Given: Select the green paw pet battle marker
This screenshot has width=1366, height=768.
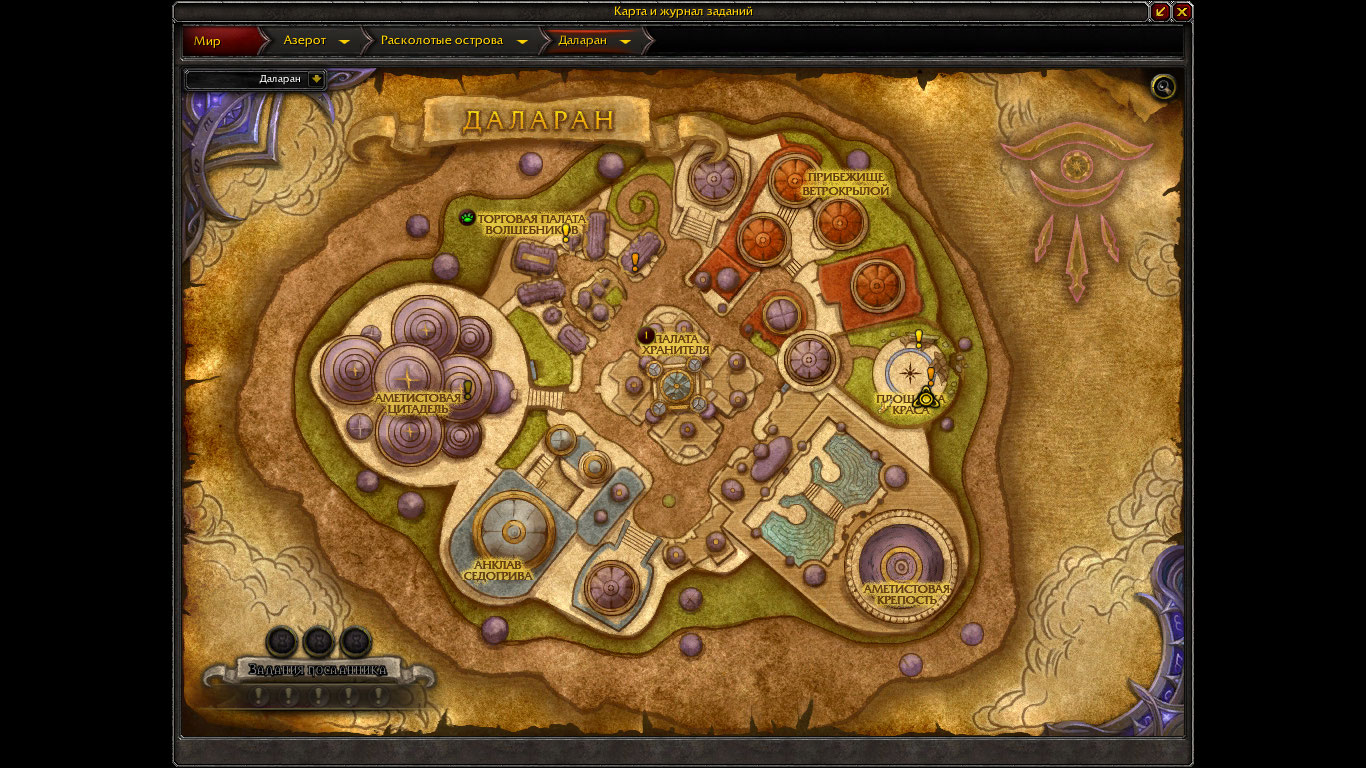Looking at the screenshot, I should tap(467, 217).
